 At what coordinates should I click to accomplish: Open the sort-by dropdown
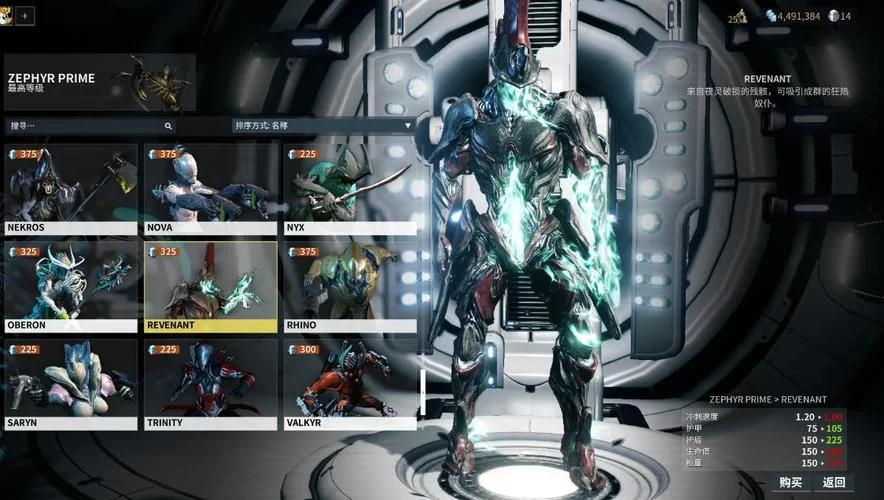pos(323,126)
